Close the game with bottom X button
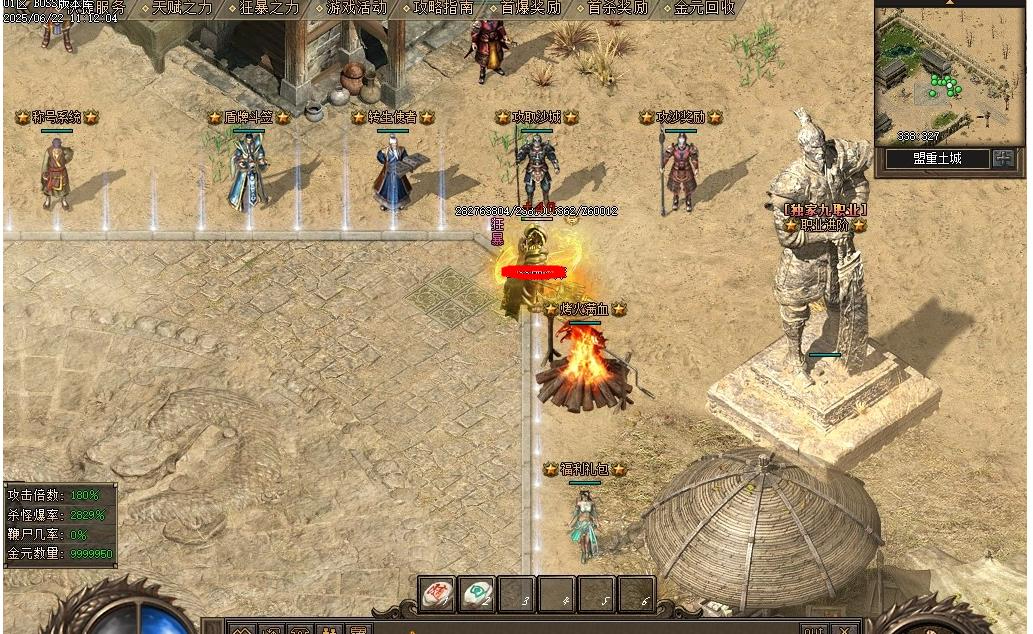Screen dimensions: 1033x634 (x=845, y=629)
